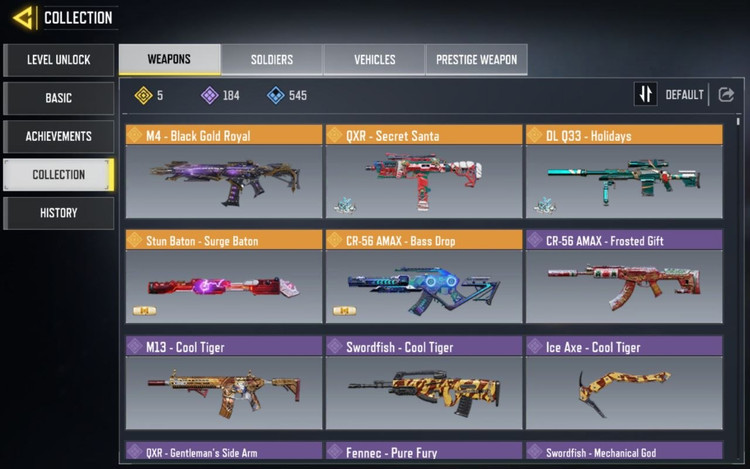
Task: Switch to the Vehicles tab
Action: pyautogui.click(x=374, y=60)
